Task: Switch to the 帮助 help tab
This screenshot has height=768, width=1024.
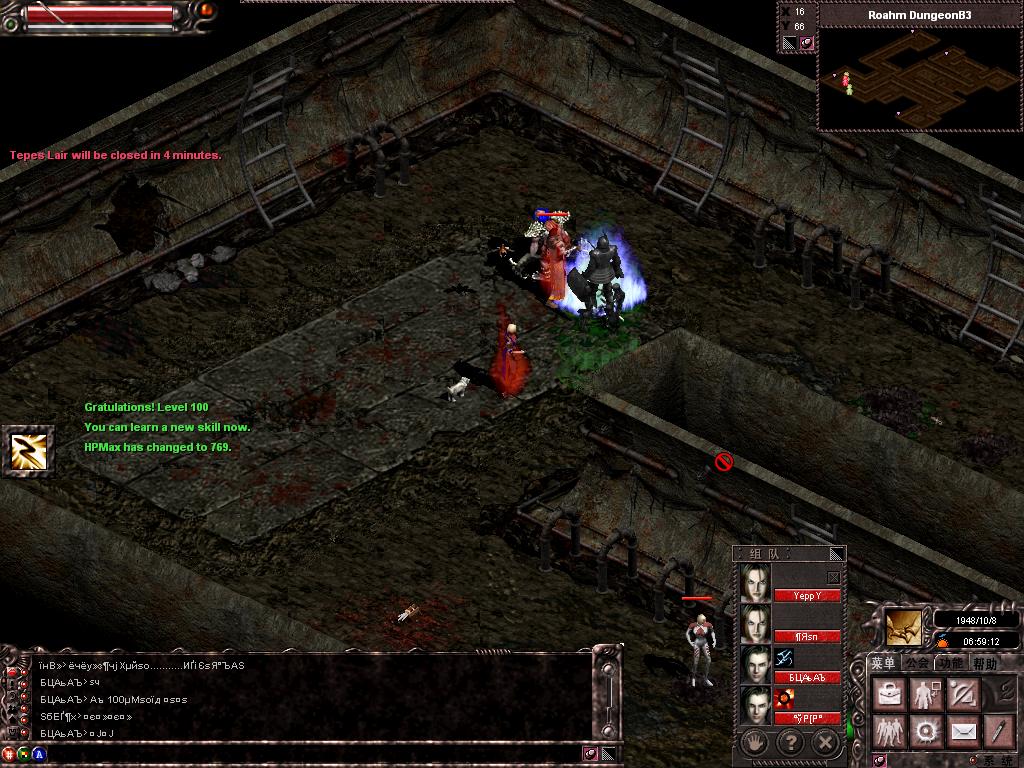Action: pyautogui.click(x=985, y=663)
